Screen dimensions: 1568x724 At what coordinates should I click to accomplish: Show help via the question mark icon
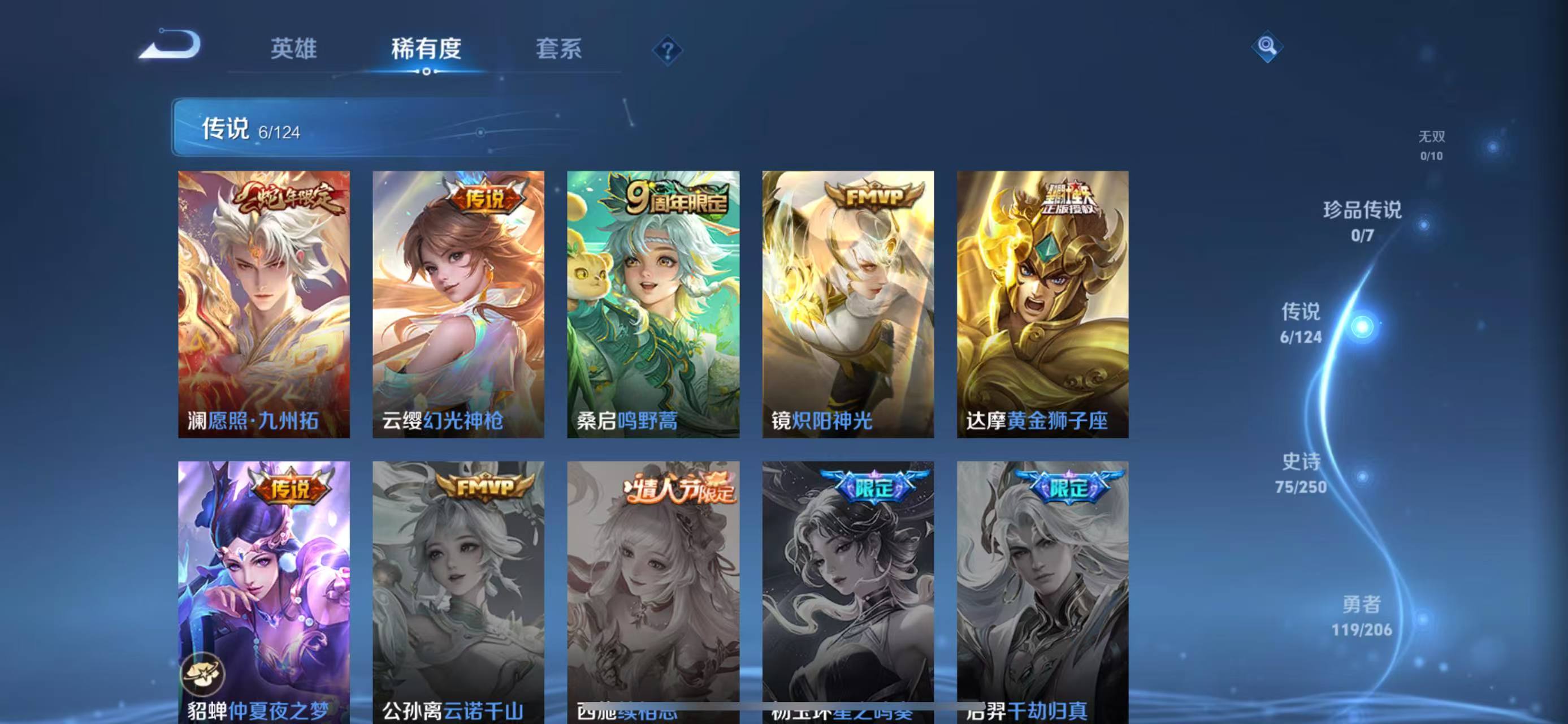667,50
